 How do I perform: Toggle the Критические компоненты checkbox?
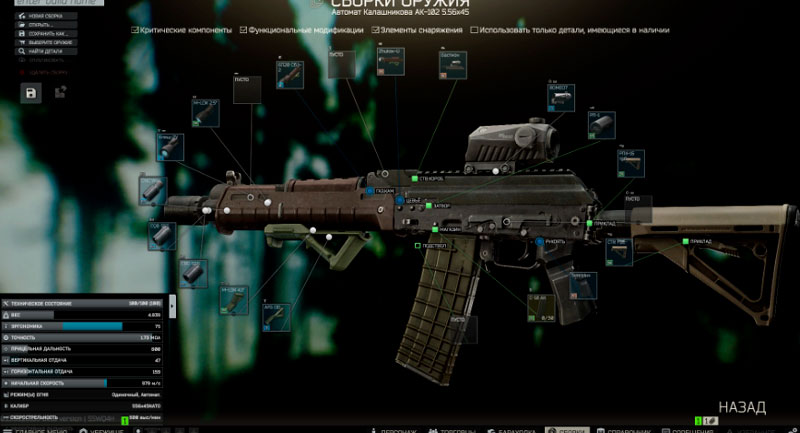click(x=135, y=30)
